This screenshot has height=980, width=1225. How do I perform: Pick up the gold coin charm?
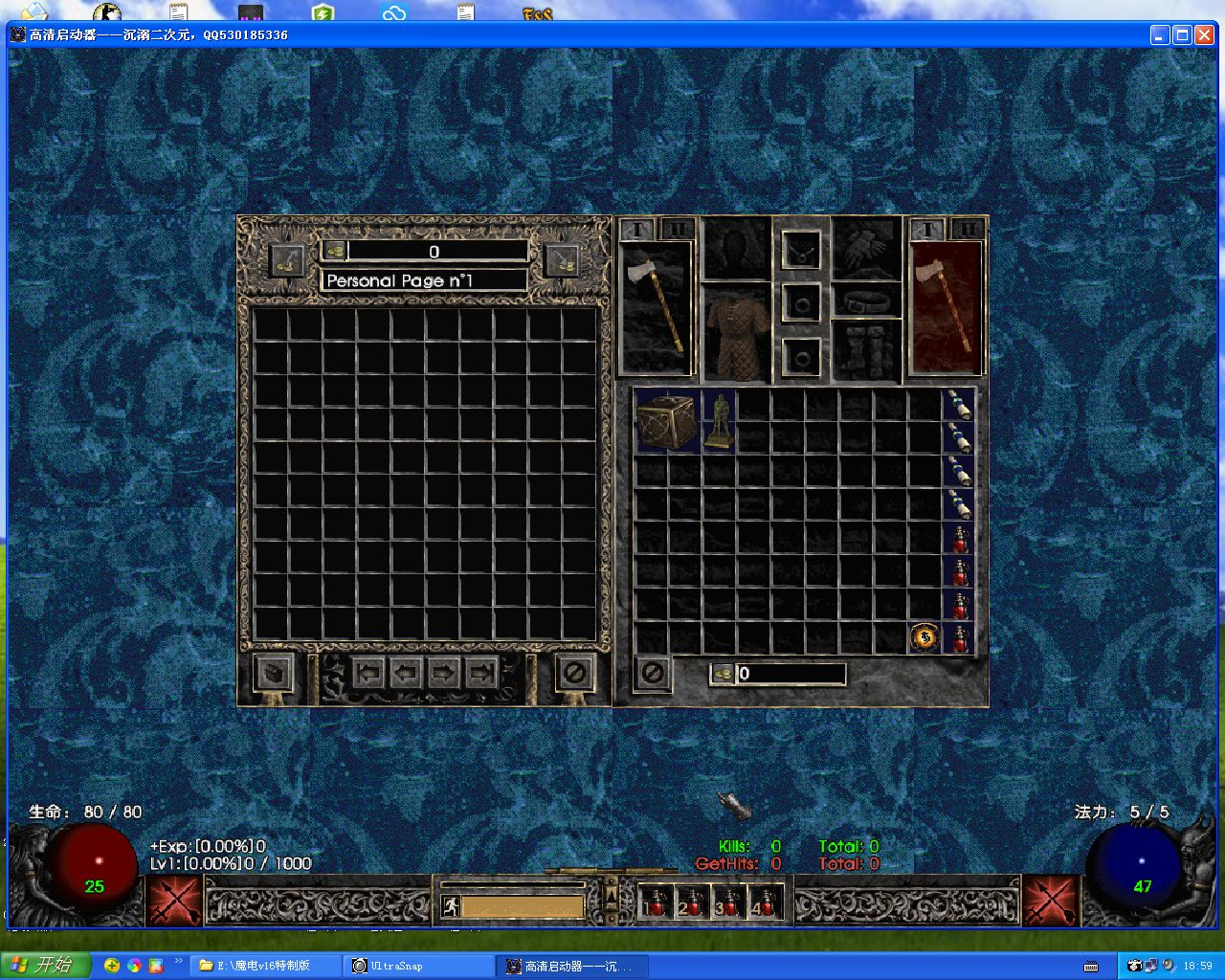click(924, 637)
